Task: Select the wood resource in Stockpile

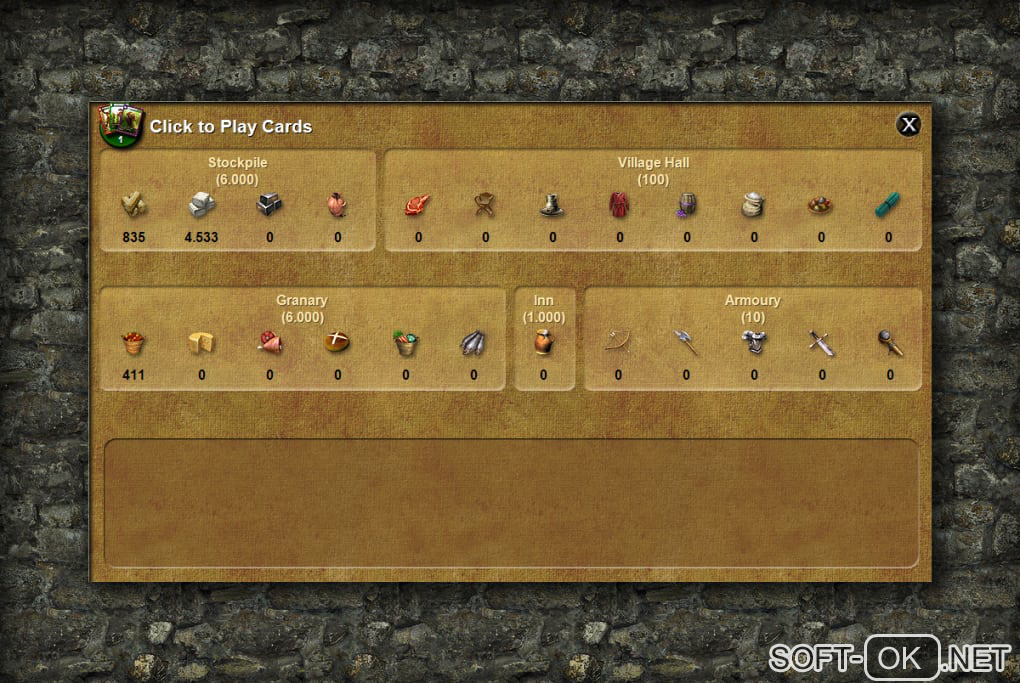Action: coord(134,204)
